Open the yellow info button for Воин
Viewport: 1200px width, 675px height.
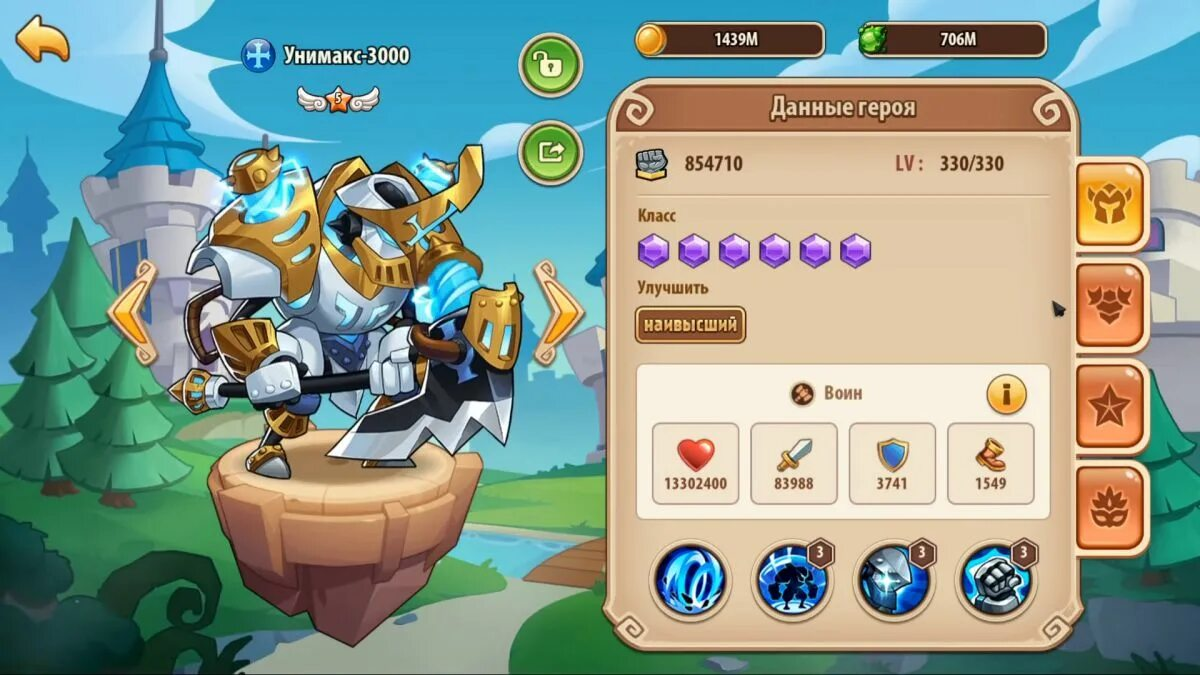[1006, 395]
